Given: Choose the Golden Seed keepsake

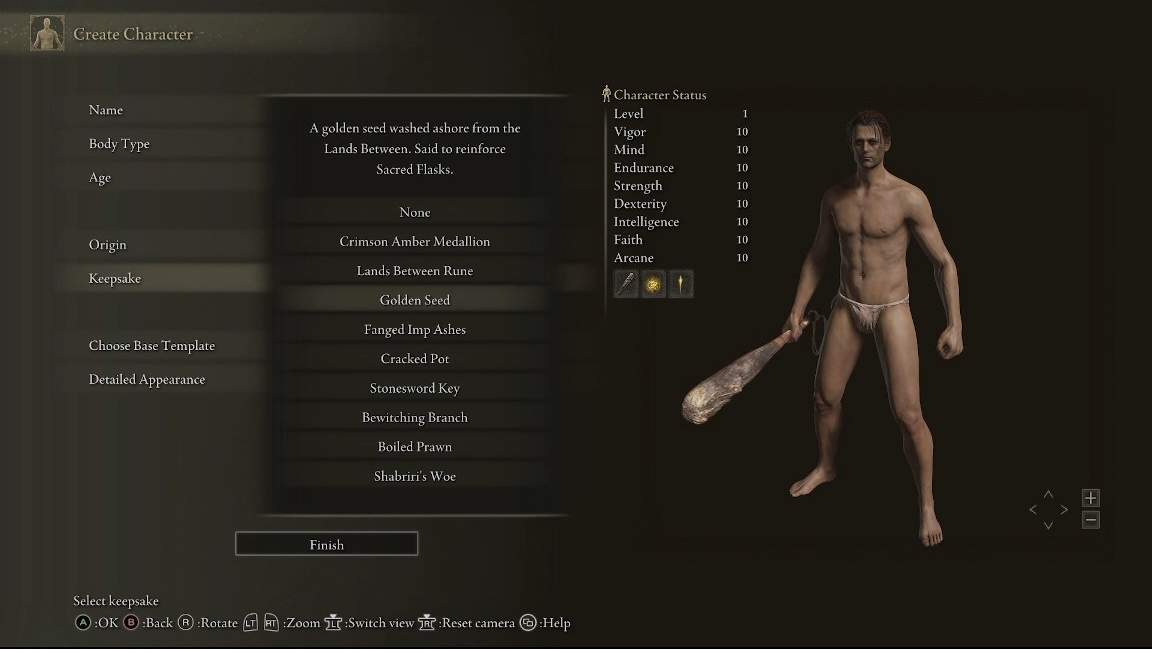Looking at the screenshot, I should click(414, 300).
